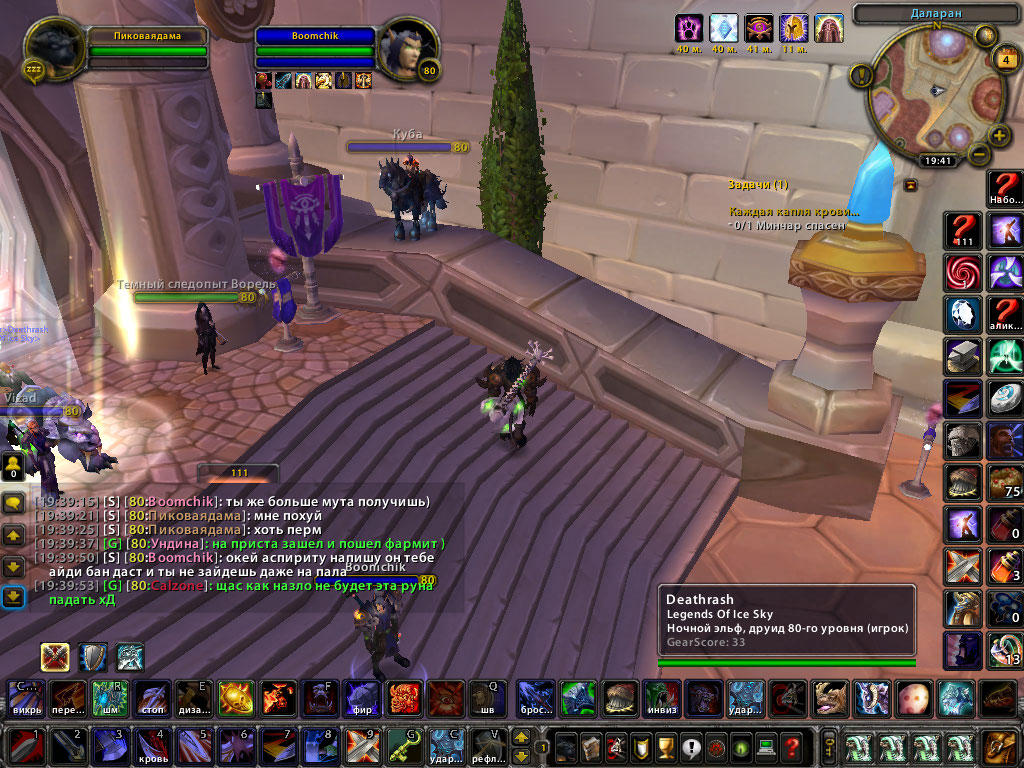The width and height of the screenshot is (1024, 768).
Task: Activate the ability labeled "инвиз"
Action: (661, 697)
